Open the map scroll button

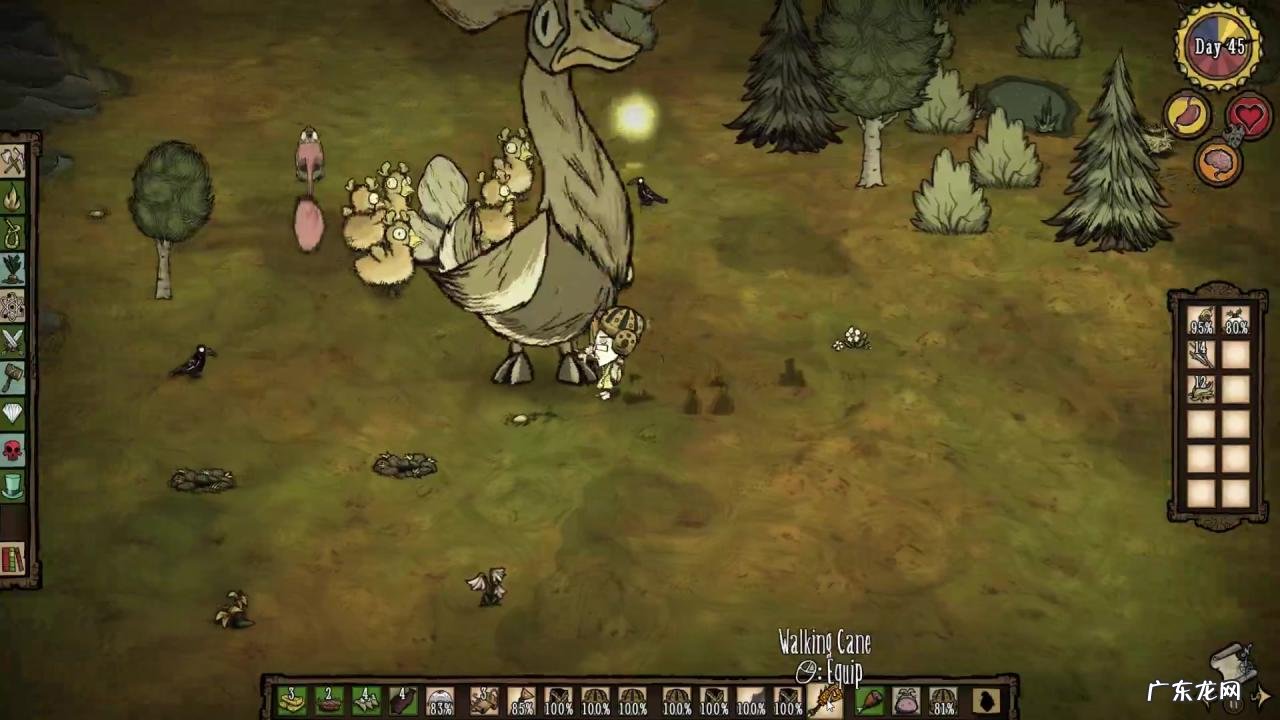pyautogui.click(x=1233, y=662)
